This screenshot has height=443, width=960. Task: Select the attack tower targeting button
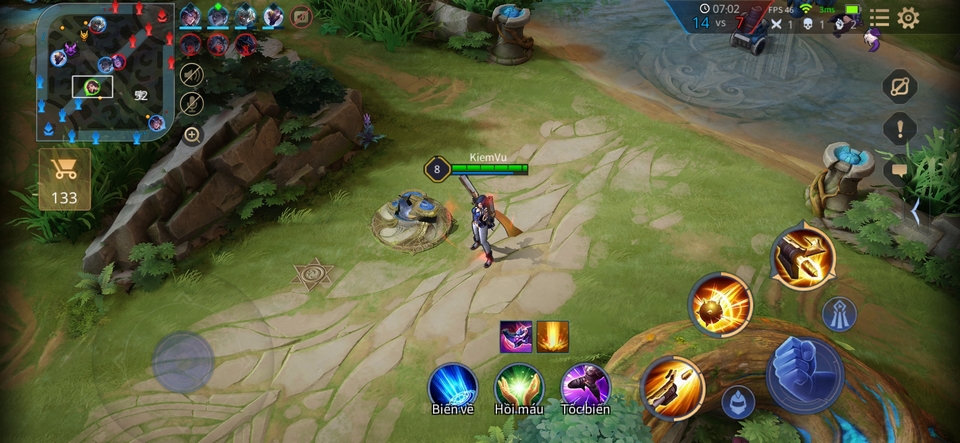839,314
